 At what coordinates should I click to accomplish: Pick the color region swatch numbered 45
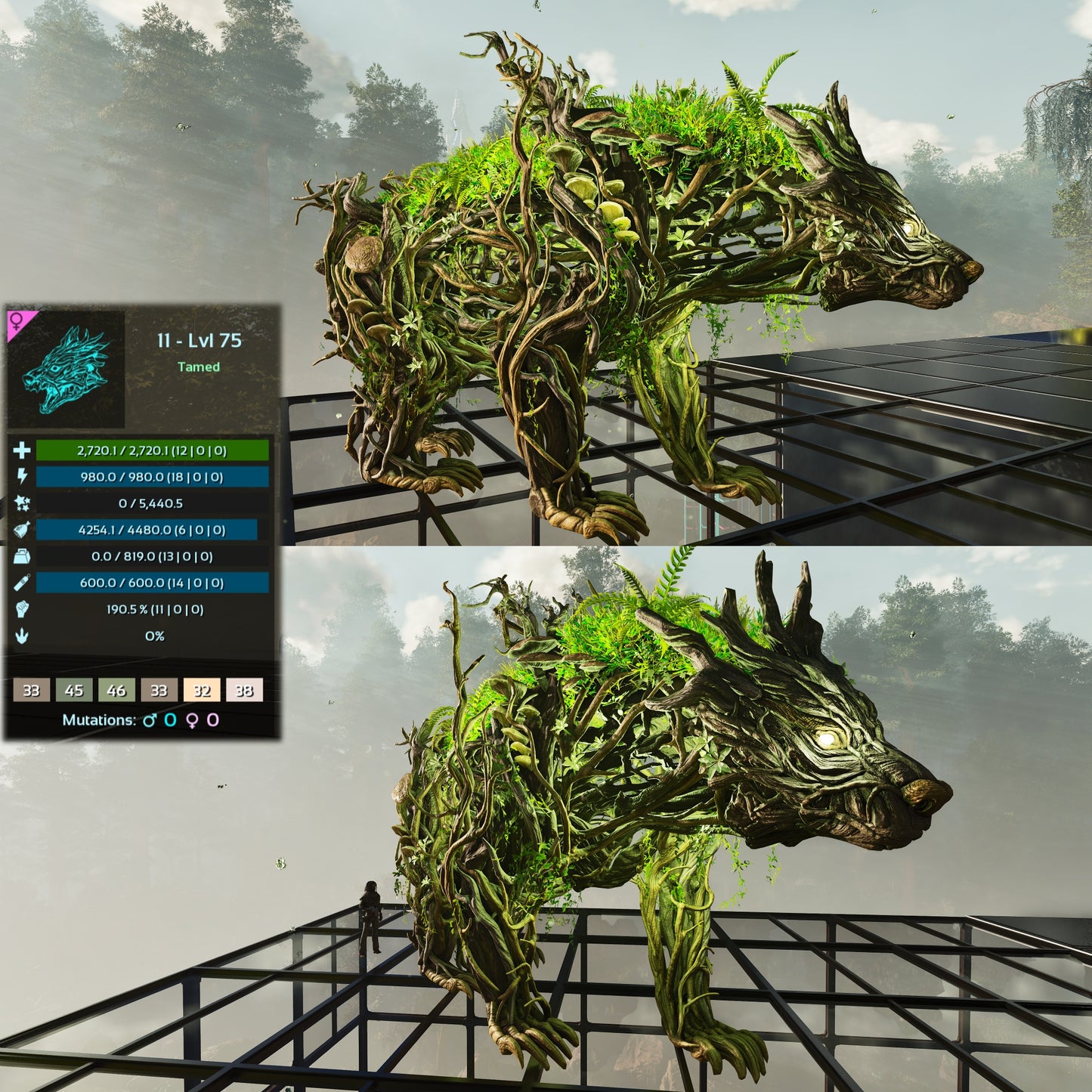click(74, 690)
